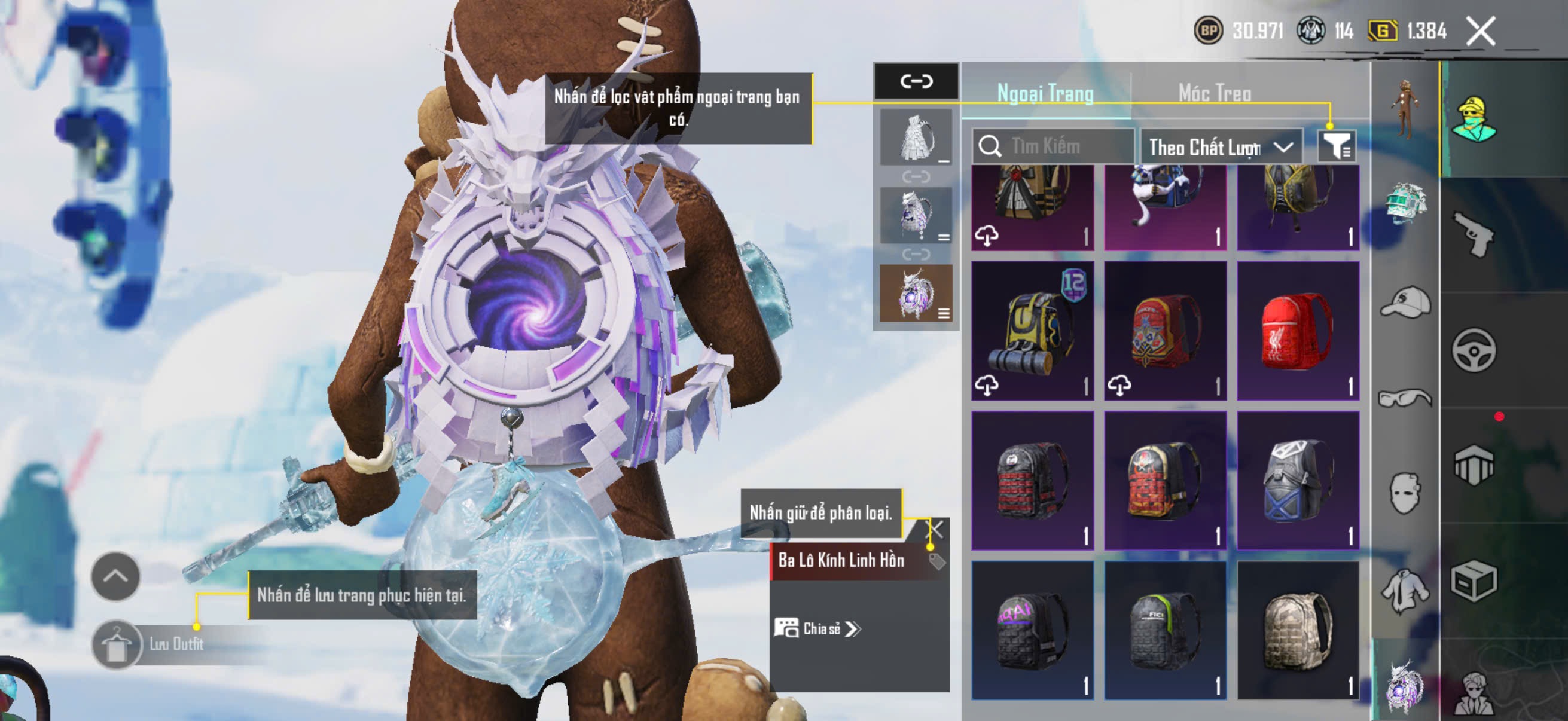Toggle the owned-items filter funnel icon
This screenshot has width=1568, height=721.
pos(1336,146)
